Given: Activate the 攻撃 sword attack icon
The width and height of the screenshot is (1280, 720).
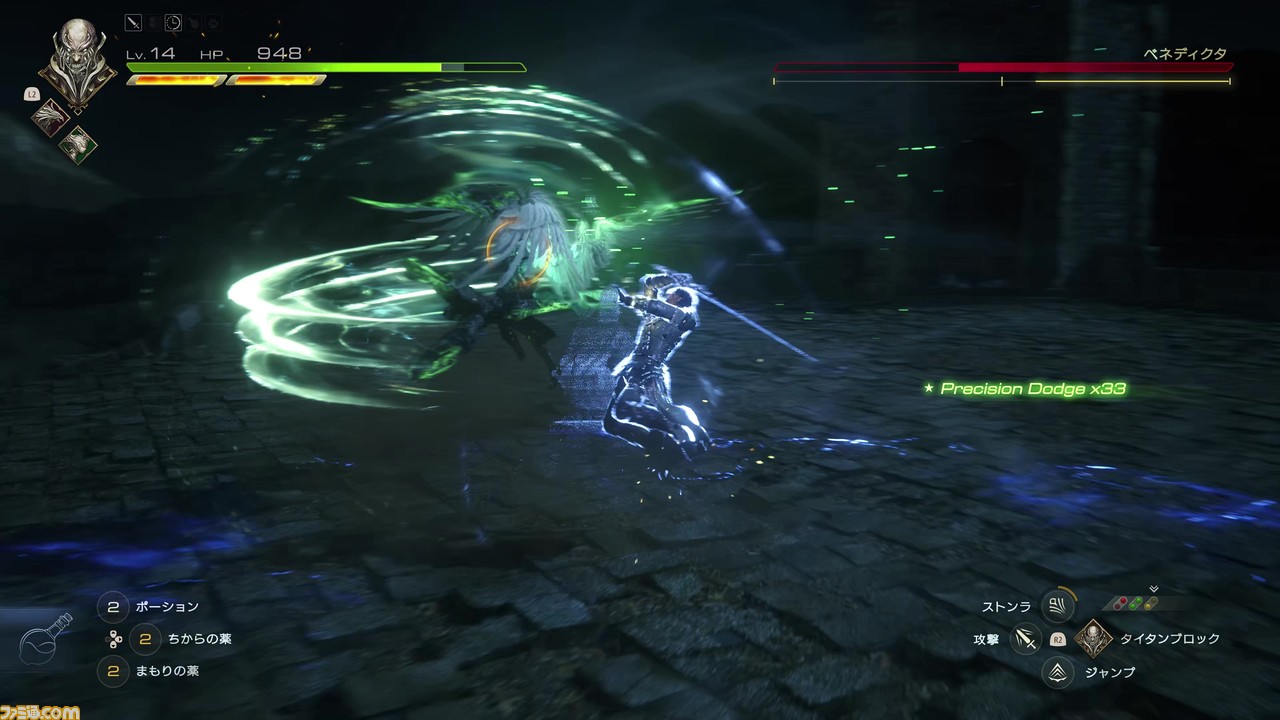Looking at the screenshot, I should point(1025,639).
